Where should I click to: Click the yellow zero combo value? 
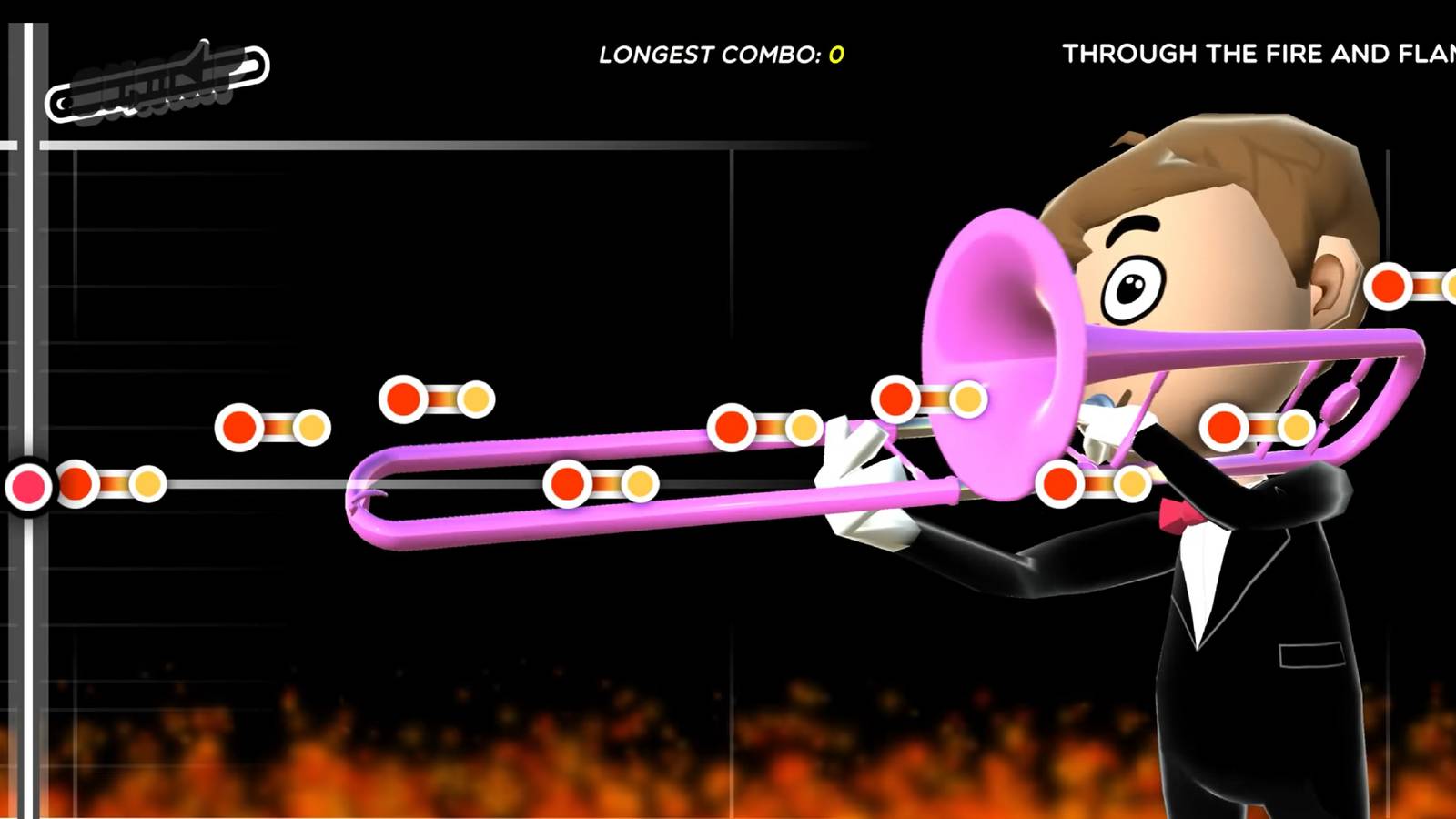pos(835,55)
